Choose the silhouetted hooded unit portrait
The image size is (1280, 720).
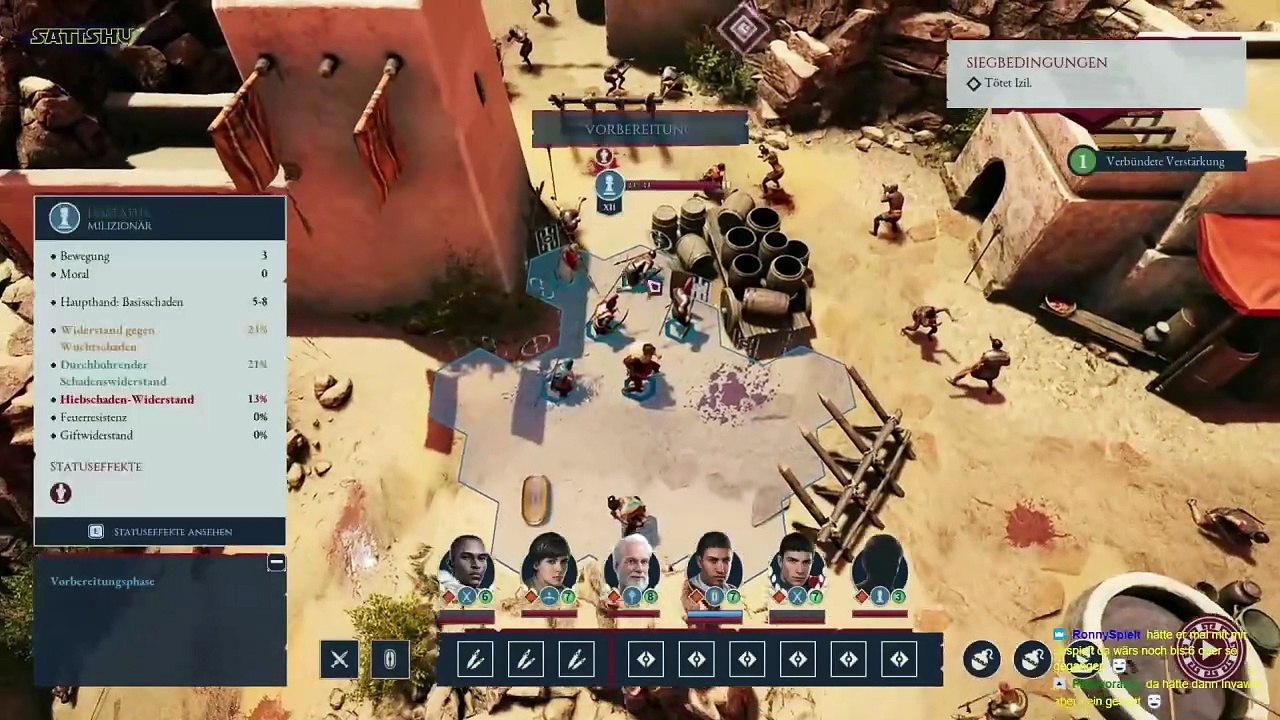pyautogui.click(x=880, y=567)
